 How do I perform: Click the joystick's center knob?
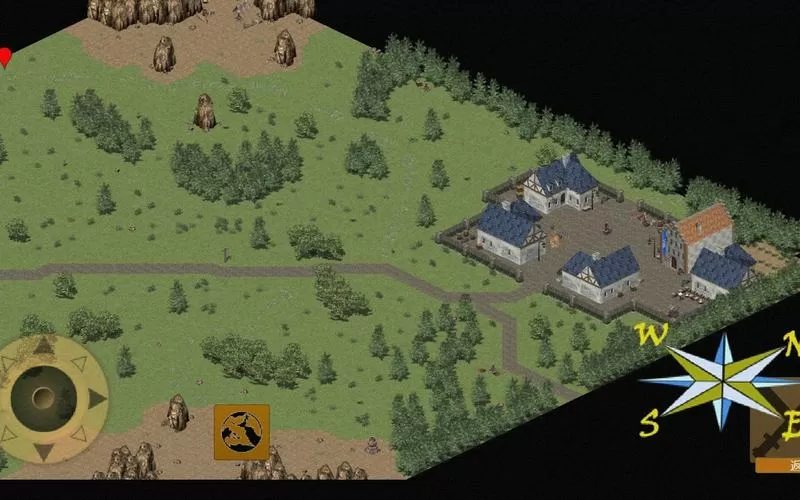point(44,399)
